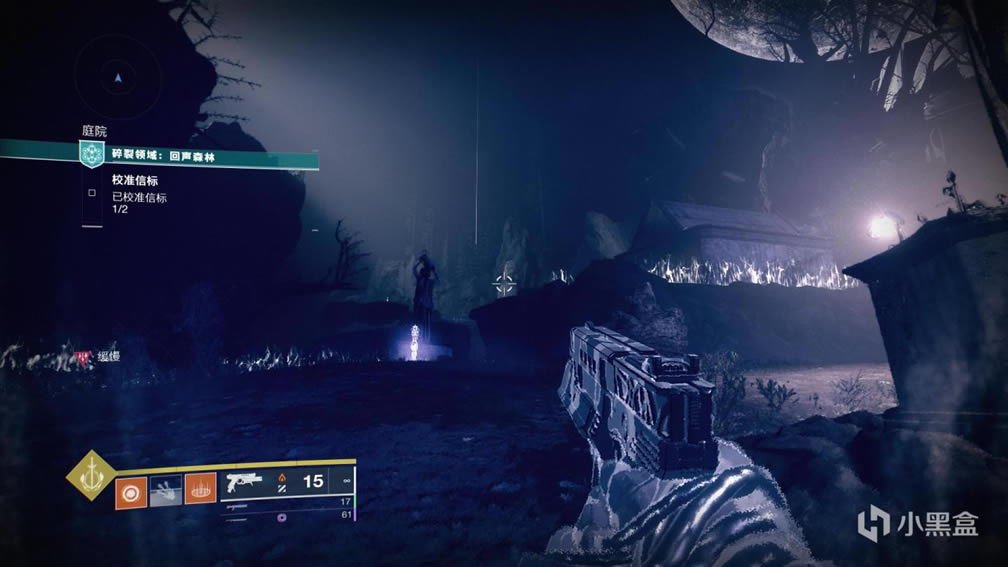The width and height of the screenshot is (1008, 567).
Task: Click the circular radar in the corner
Action: point(119,76)
